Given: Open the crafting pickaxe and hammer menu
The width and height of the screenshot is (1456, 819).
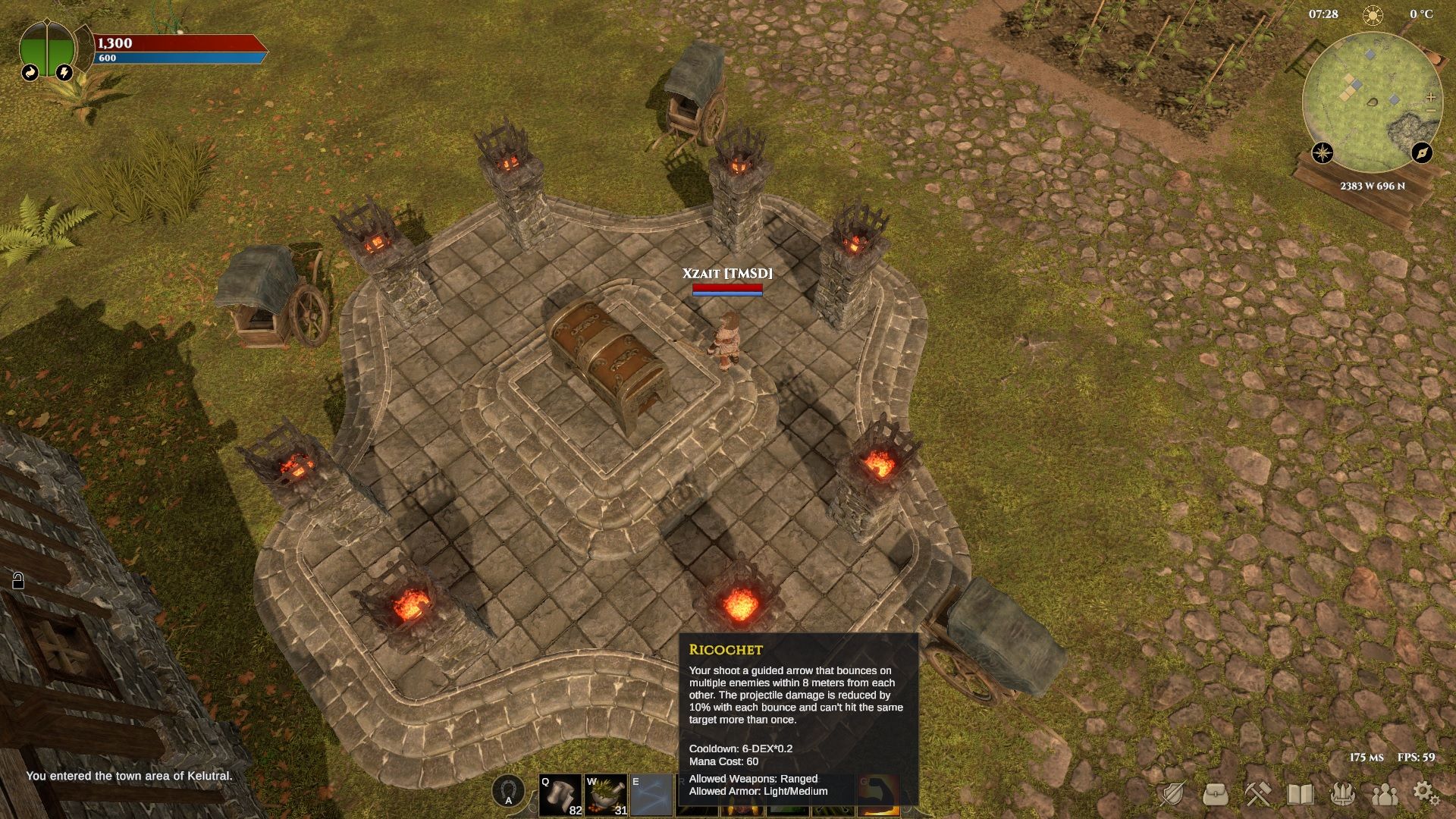Looking at the screenshot, I should 1258,794.
